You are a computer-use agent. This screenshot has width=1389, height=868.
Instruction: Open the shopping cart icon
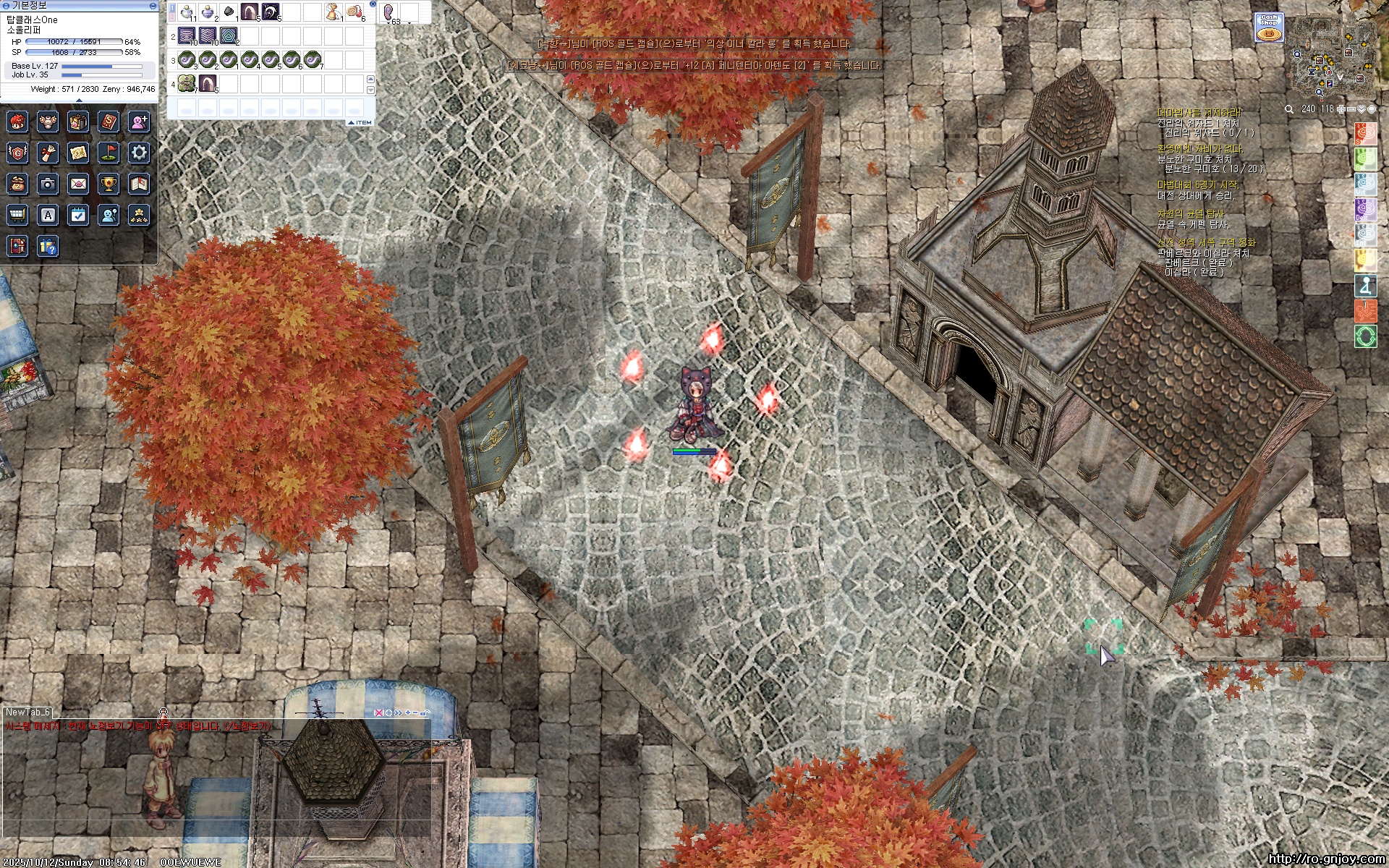click(17, 215)
